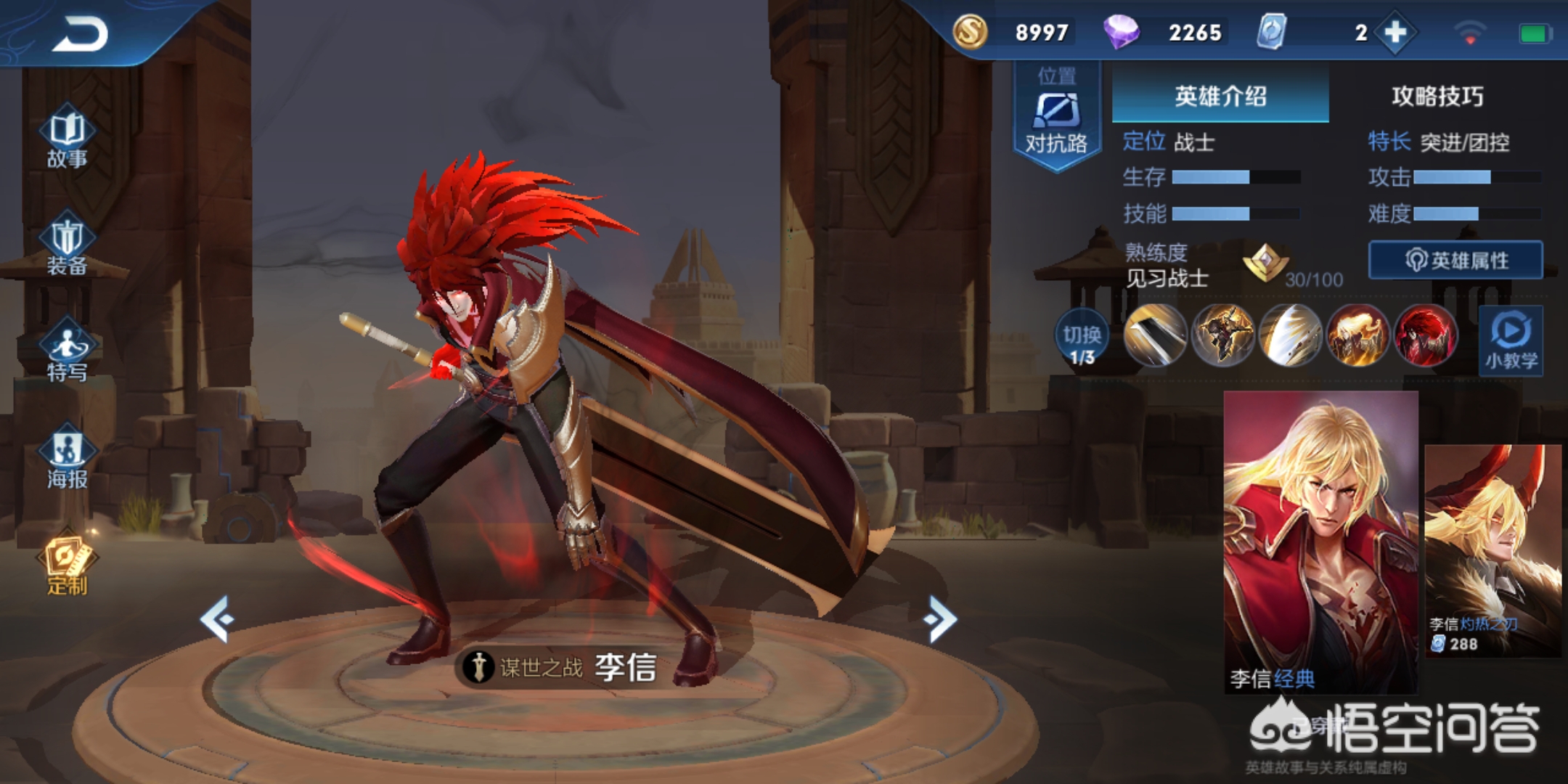This screenshot has width=1568, height=784.
Task: Show the previous hero with left arrow
Action: (218, 618)
